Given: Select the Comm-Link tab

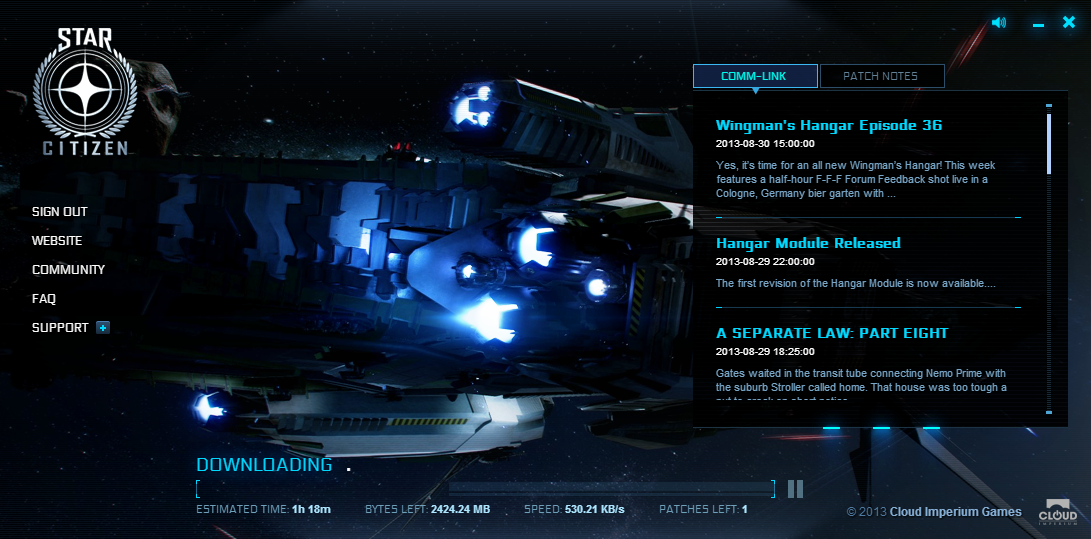Looking at the screenshot, I should click(755, 76).
